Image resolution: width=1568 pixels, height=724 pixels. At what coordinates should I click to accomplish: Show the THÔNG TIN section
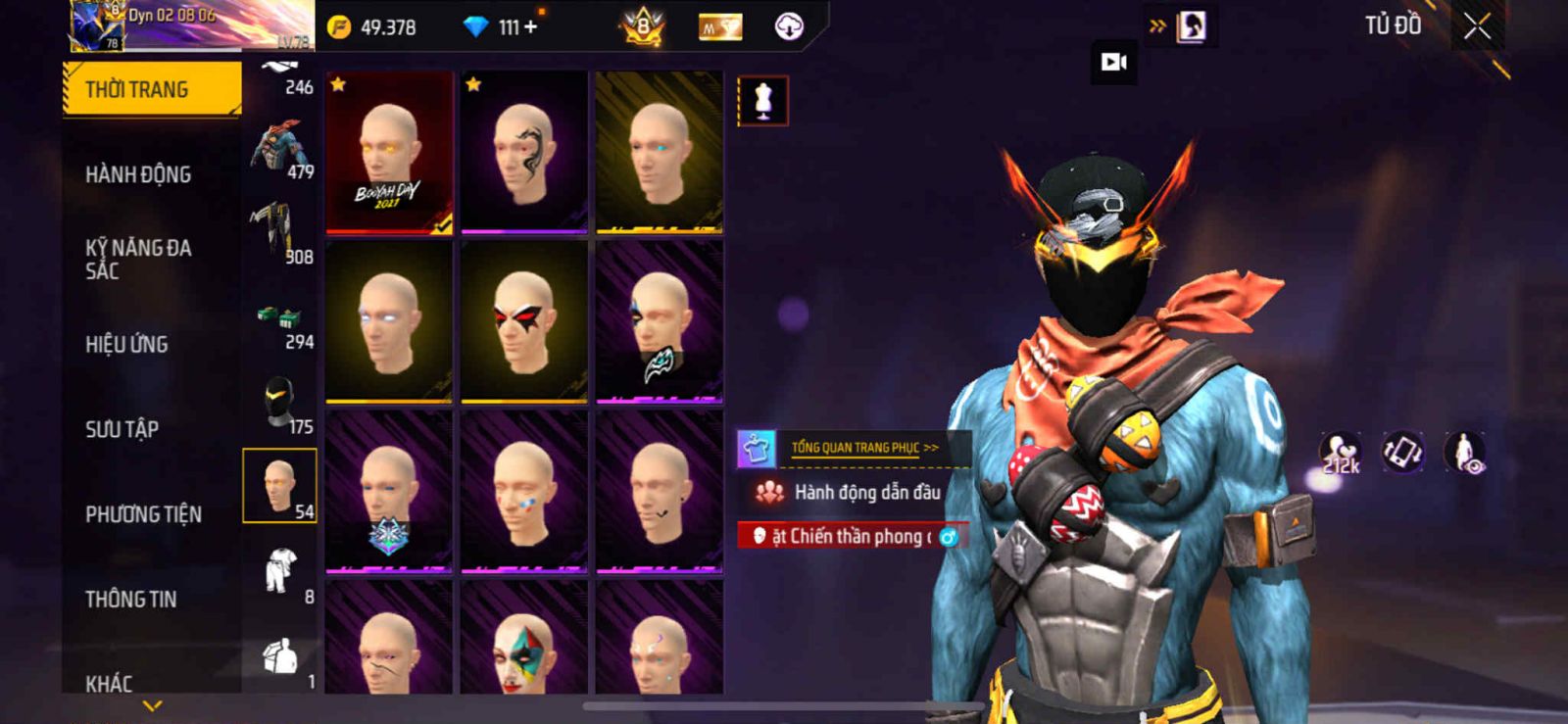tap(130, 599)
